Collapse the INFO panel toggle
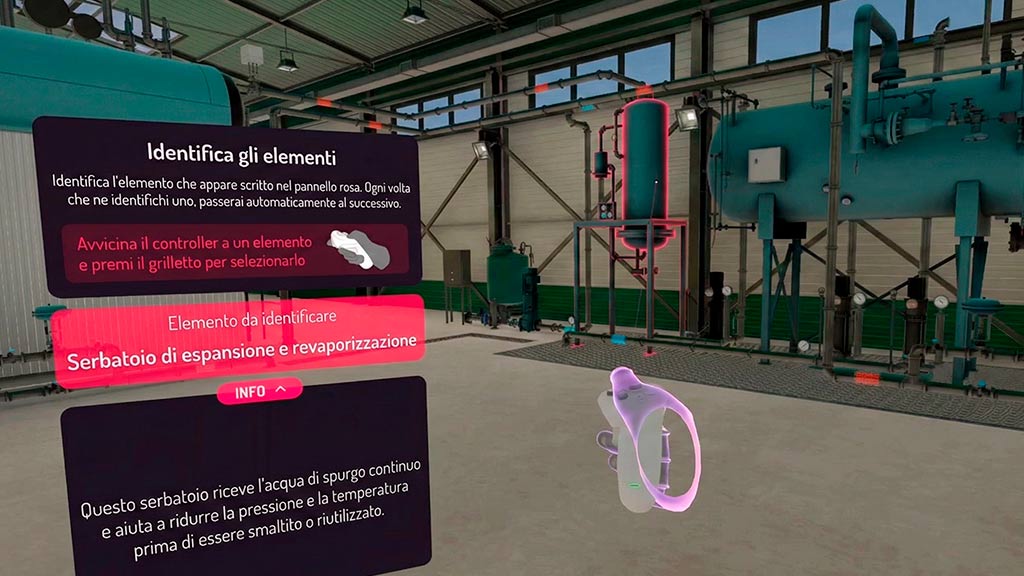Screen dimensions: 1024x576 click(259, 391)
